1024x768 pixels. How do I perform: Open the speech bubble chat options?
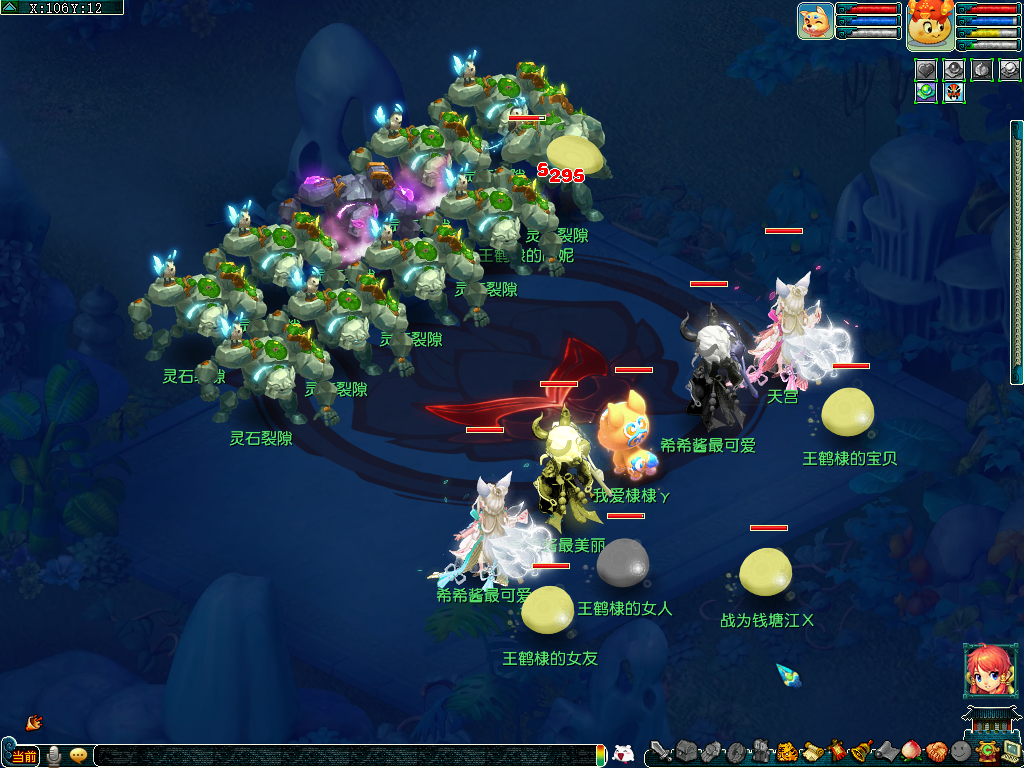click(x=78, y=756)
